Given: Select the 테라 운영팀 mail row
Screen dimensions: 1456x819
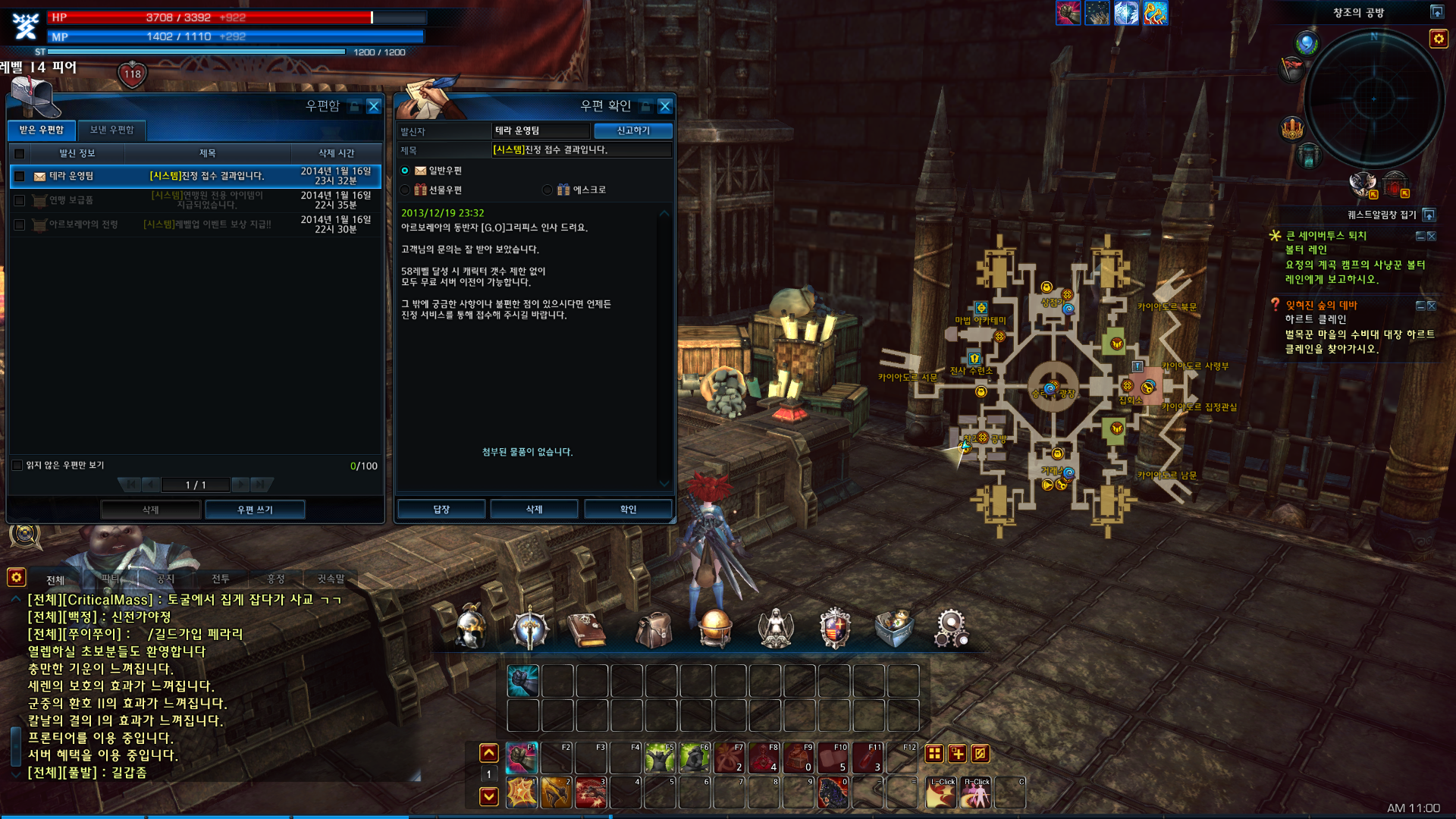Looking at the screenshot, I should (196, 176).
